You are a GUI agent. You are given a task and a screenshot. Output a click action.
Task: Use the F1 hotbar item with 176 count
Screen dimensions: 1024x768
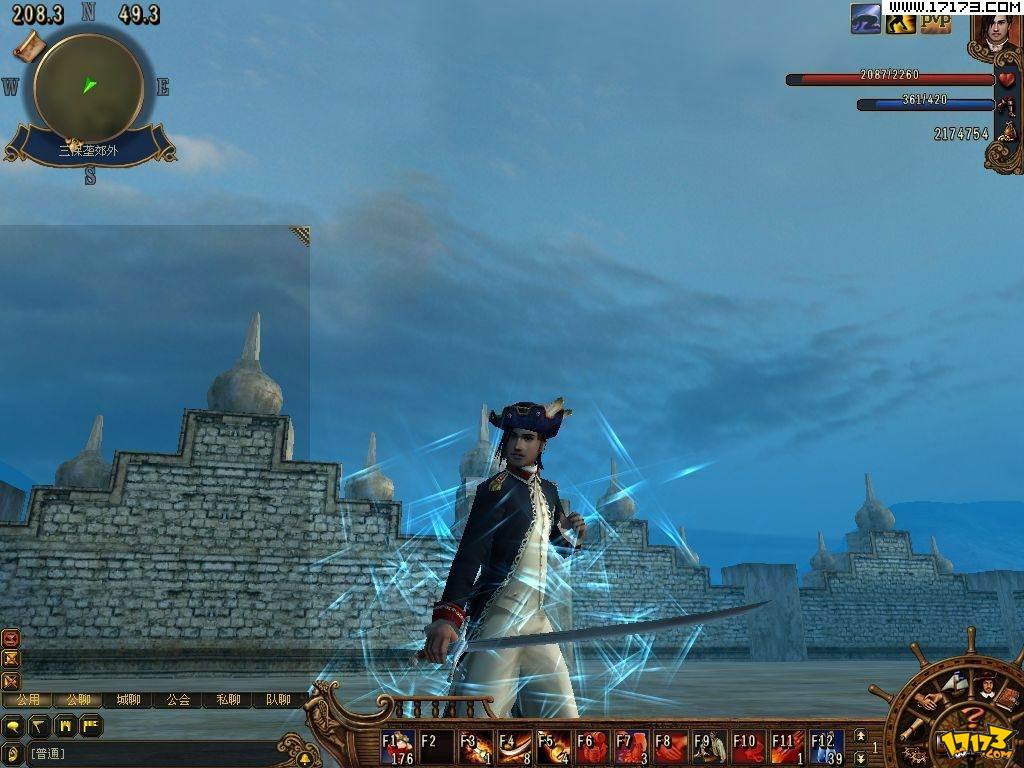pos(398,748)
